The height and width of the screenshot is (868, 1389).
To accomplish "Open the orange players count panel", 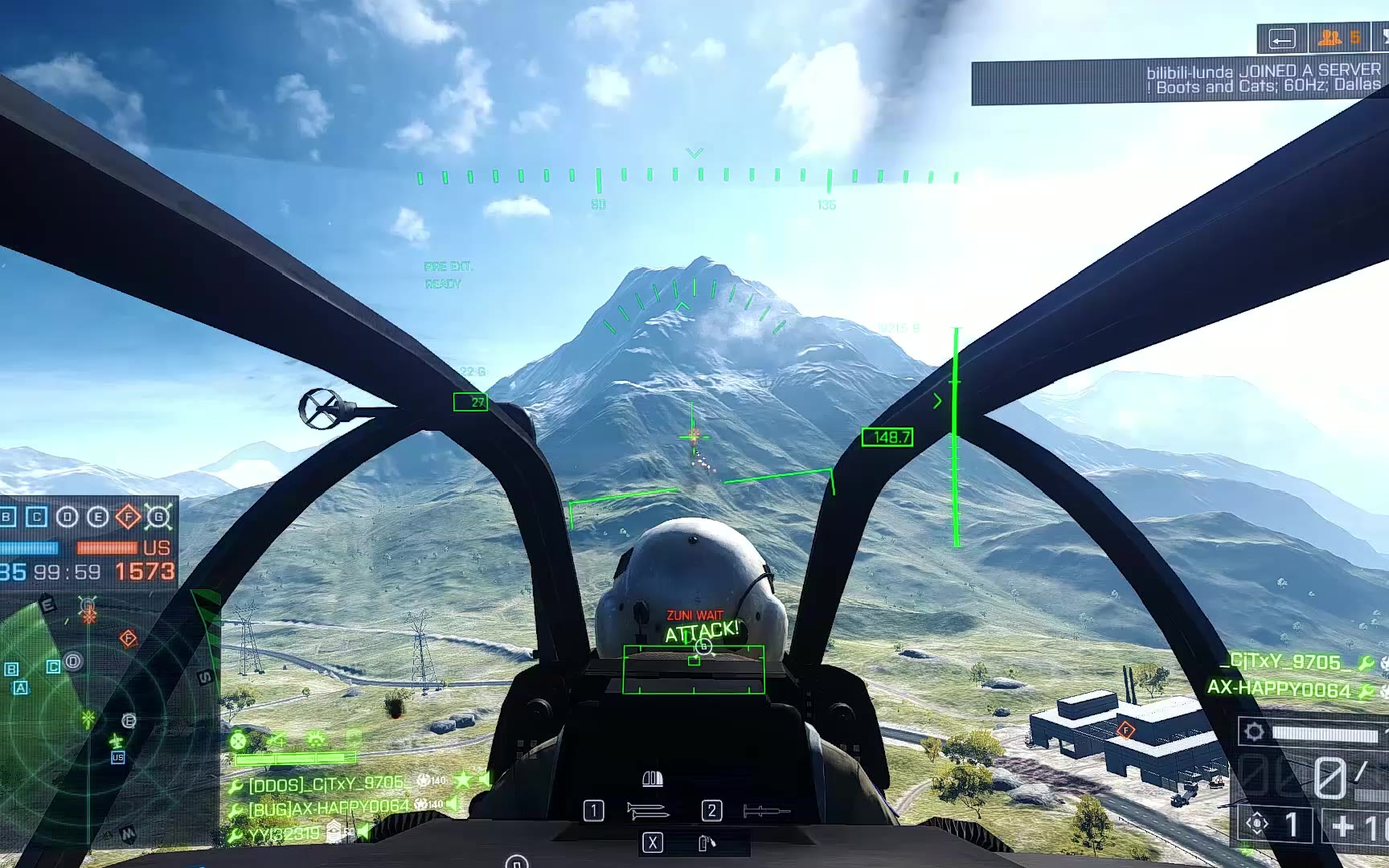I will [1340, 38].
